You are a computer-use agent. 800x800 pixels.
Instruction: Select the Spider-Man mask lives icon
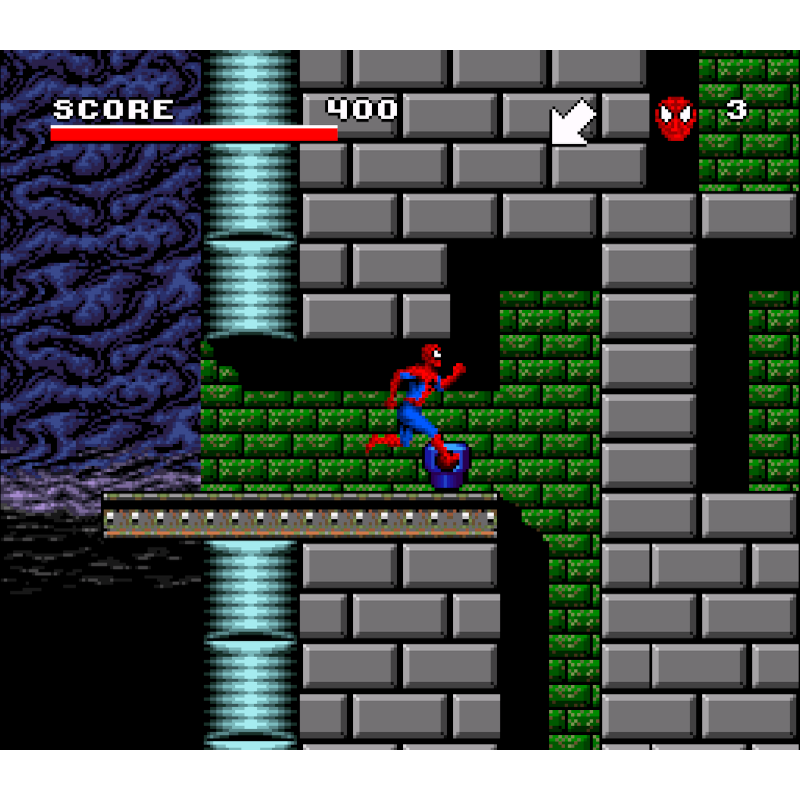click(x=675, y=118)
